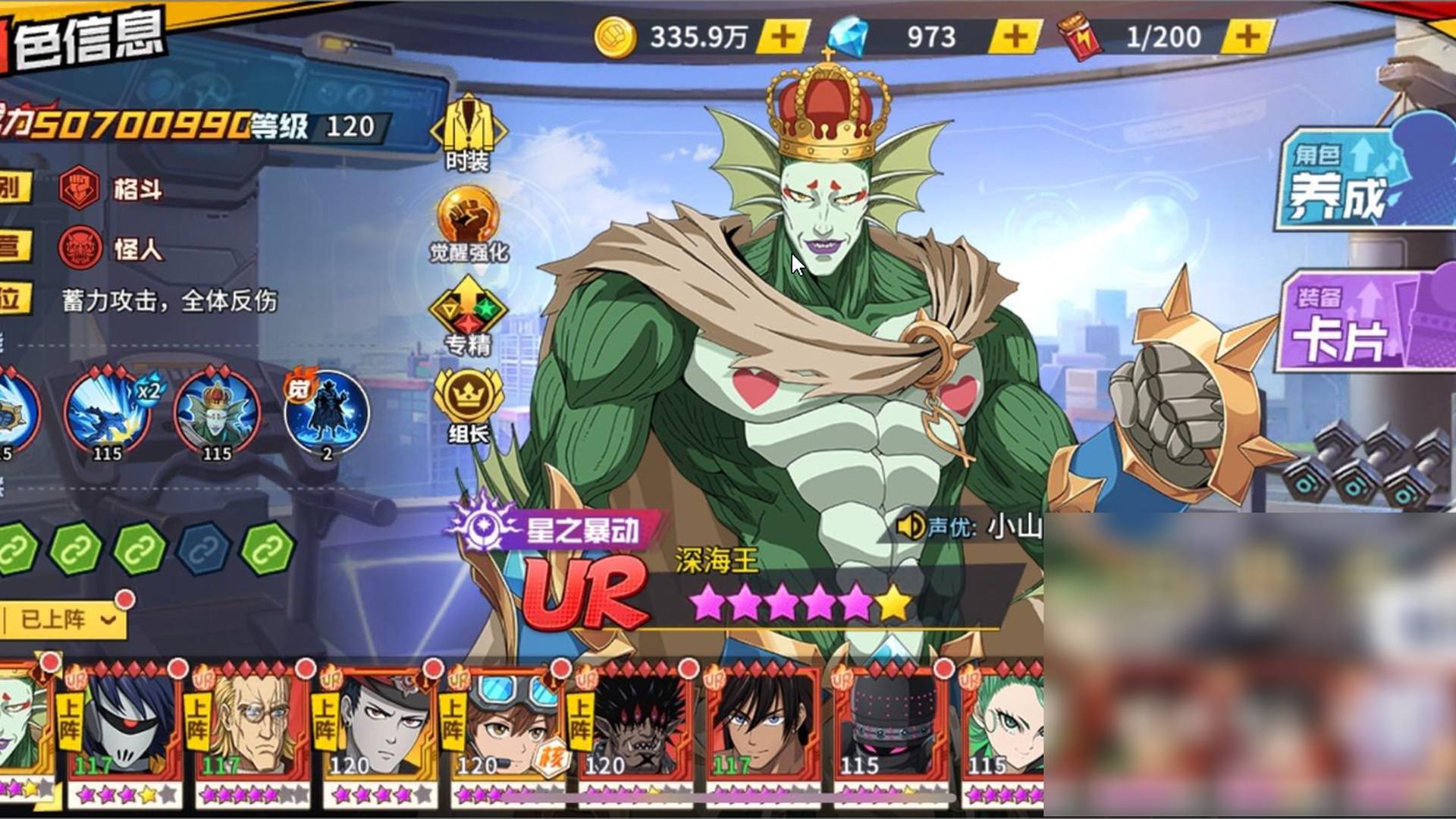Open 觉醒强化 awakening enhancement

pos(468,224)
